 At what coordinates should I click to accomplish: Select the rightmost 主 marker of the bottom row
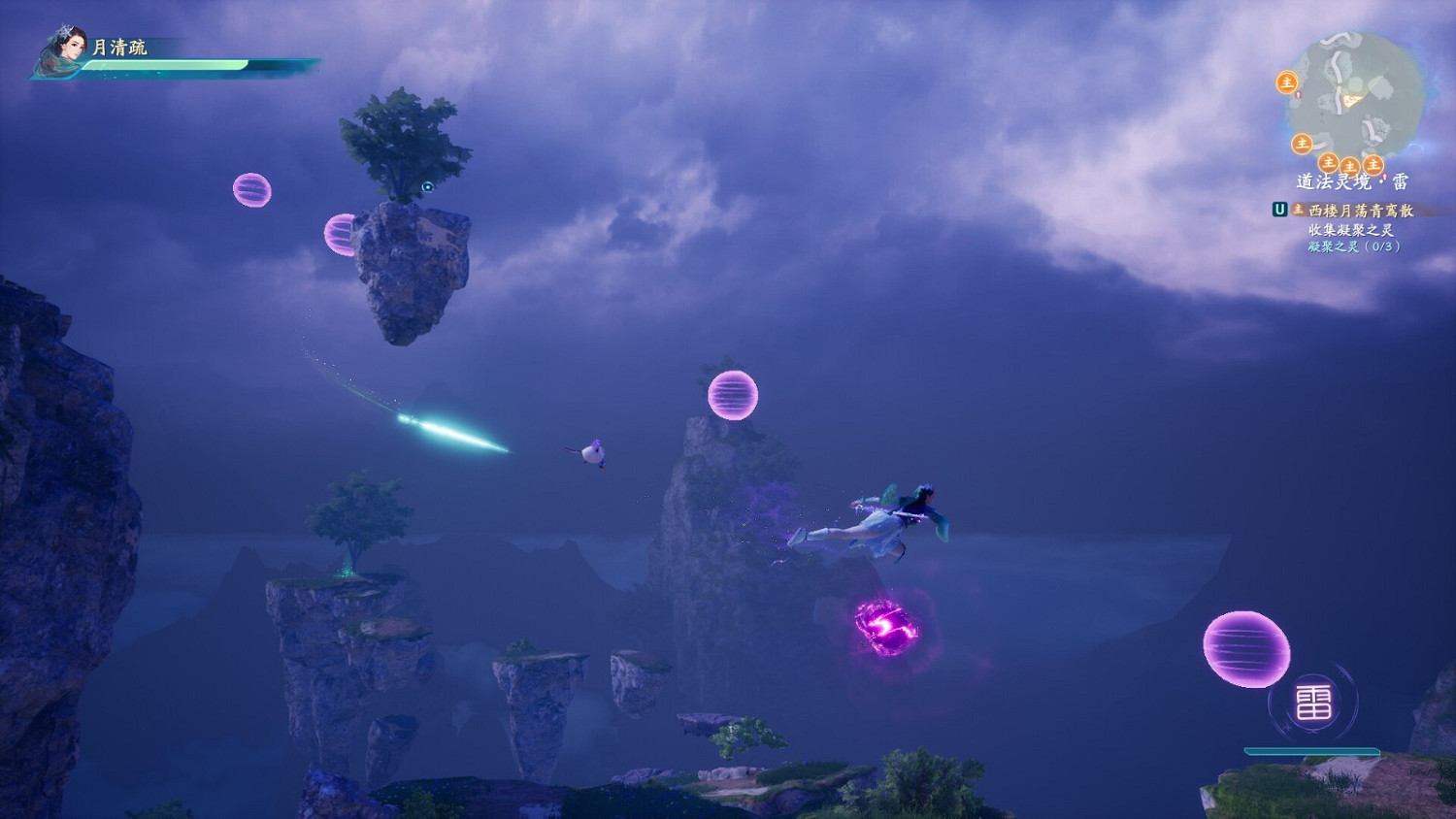pos(1373,165)
